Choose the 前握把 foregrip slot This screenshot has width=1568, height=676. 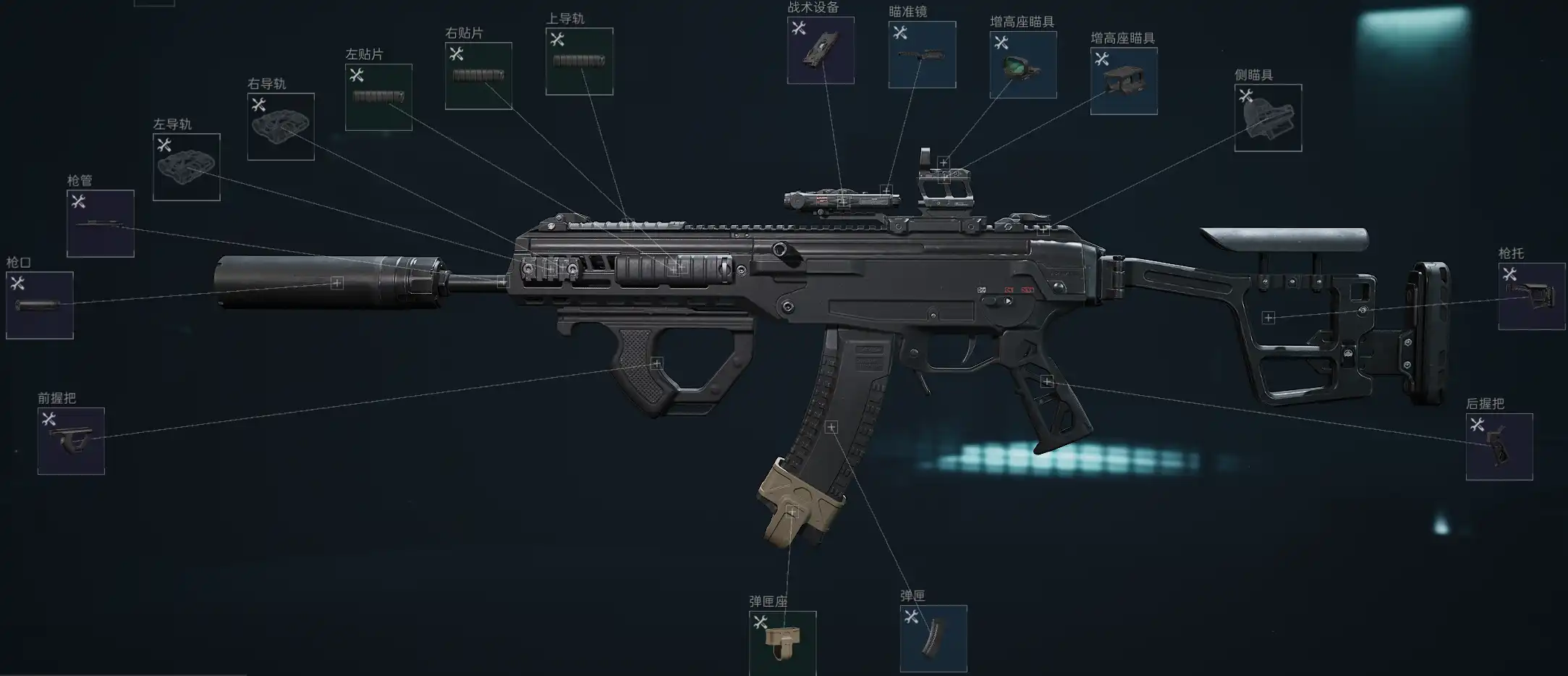71,441
